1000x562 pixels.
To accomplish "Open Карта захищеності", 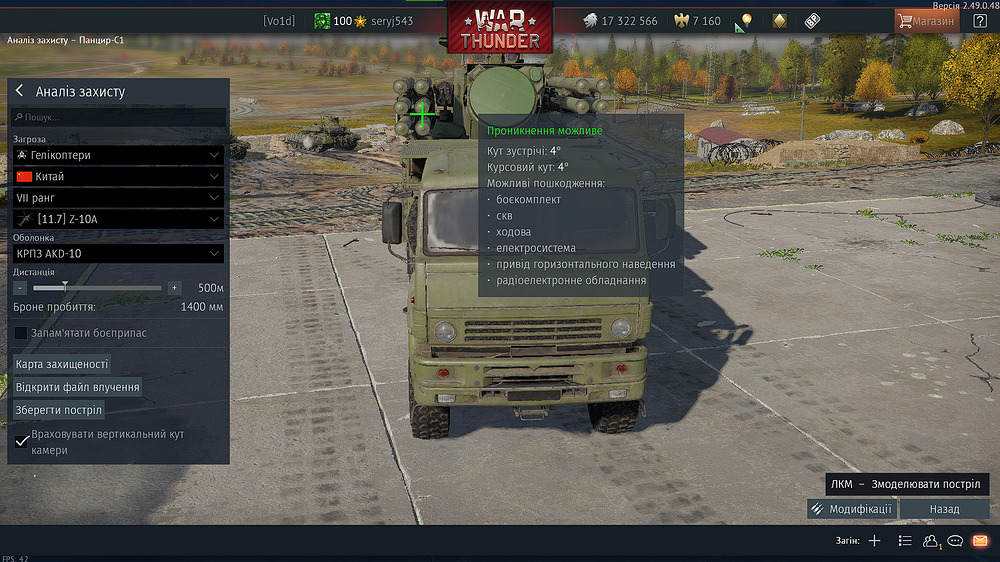I will point(62,364).
